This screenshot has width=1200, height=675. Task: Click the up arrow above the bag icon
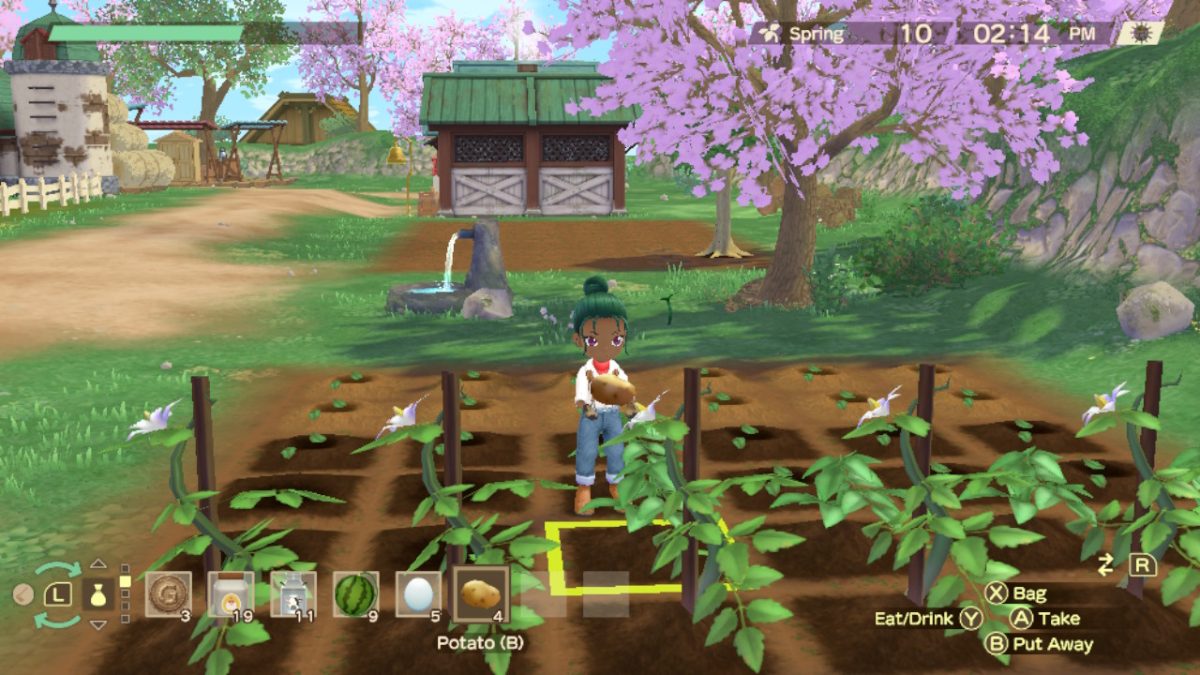[98, 564]
